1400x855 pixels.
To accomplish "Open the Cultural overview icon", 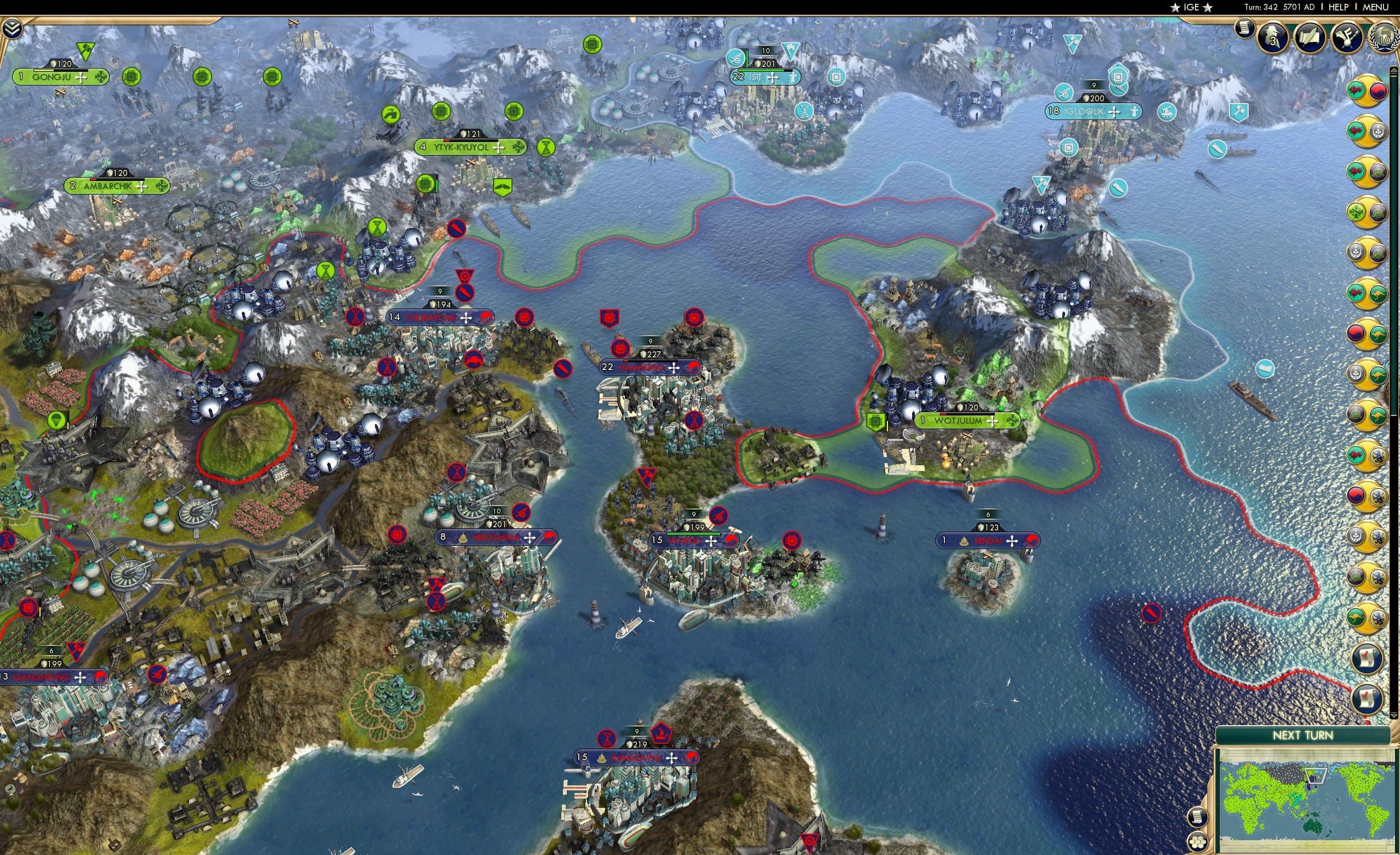I will pos(1347,36).
